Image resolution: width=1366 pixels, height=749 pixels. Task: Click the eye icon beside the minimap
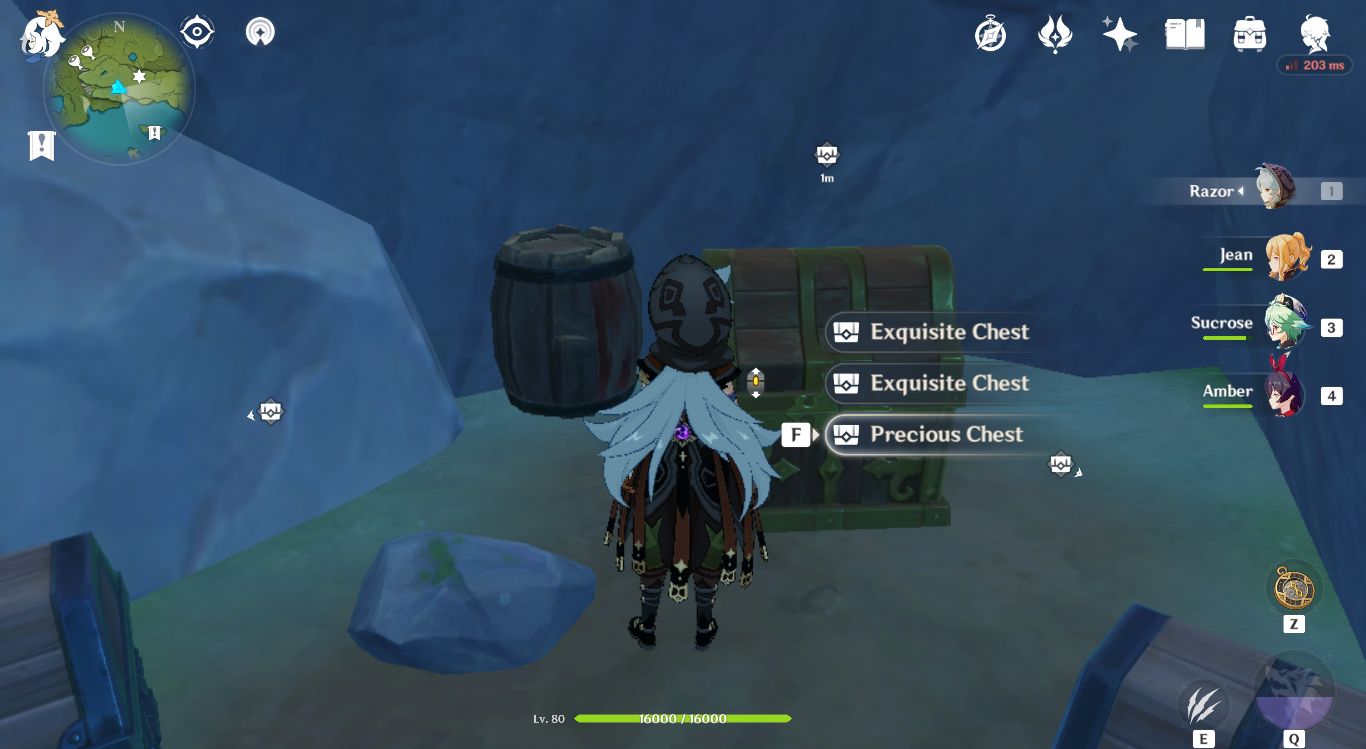(196, 30)
